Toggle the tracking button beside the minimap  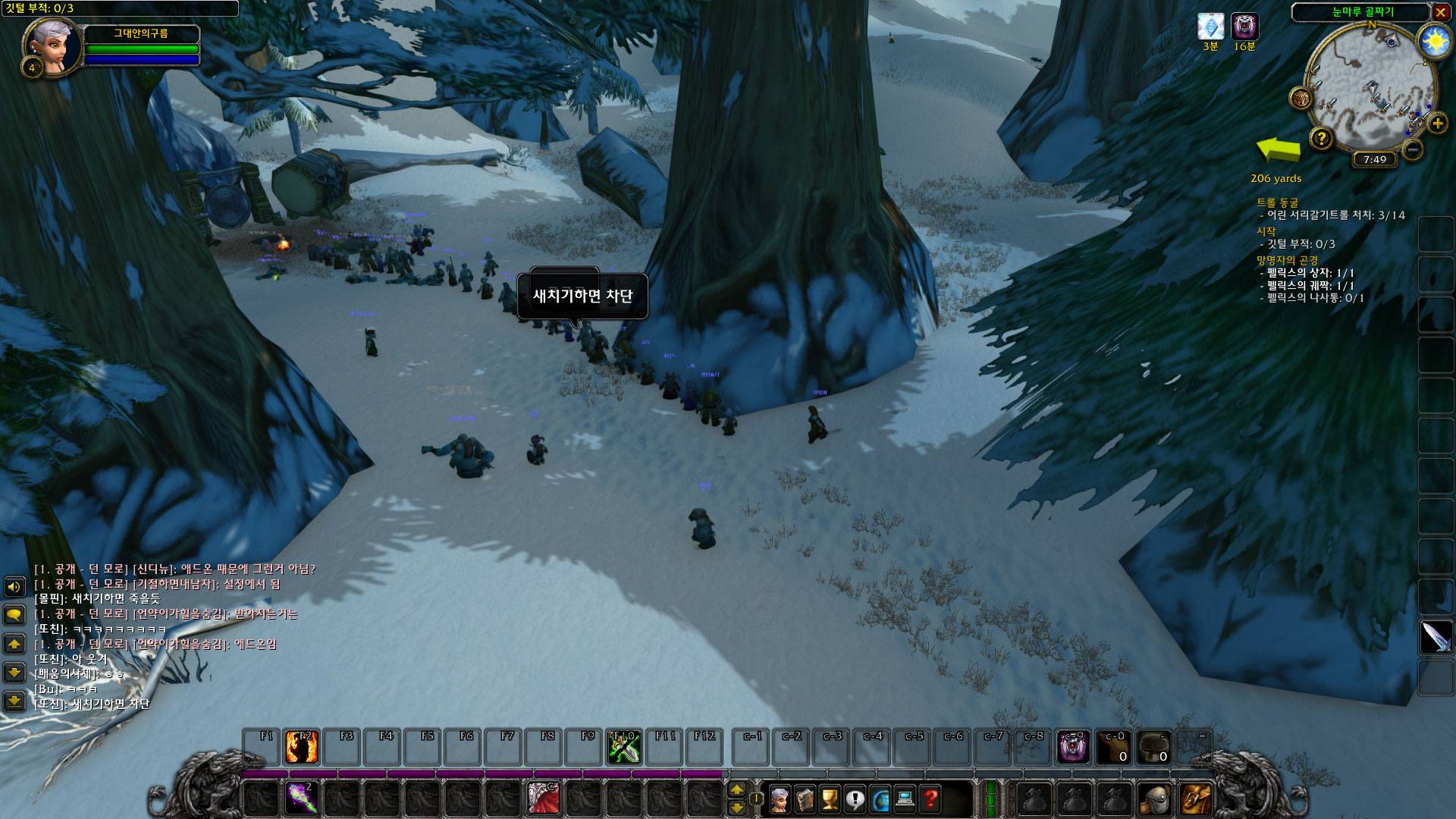1301,98
